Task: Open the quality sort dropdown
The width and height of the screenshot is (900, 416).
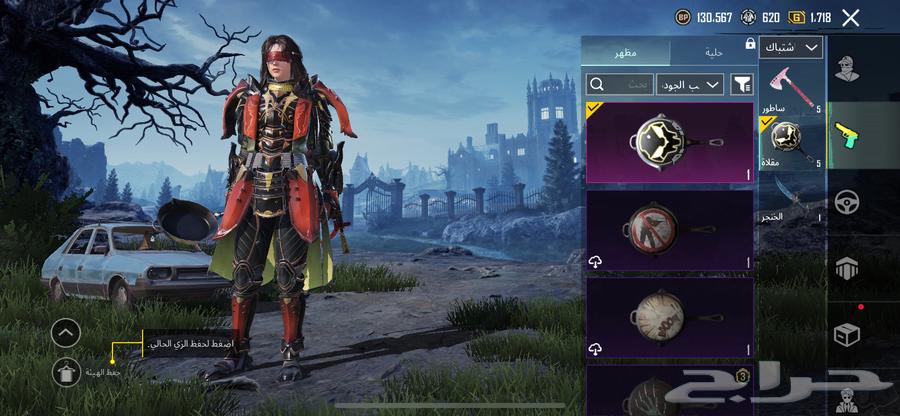Action: click(690, 85)
